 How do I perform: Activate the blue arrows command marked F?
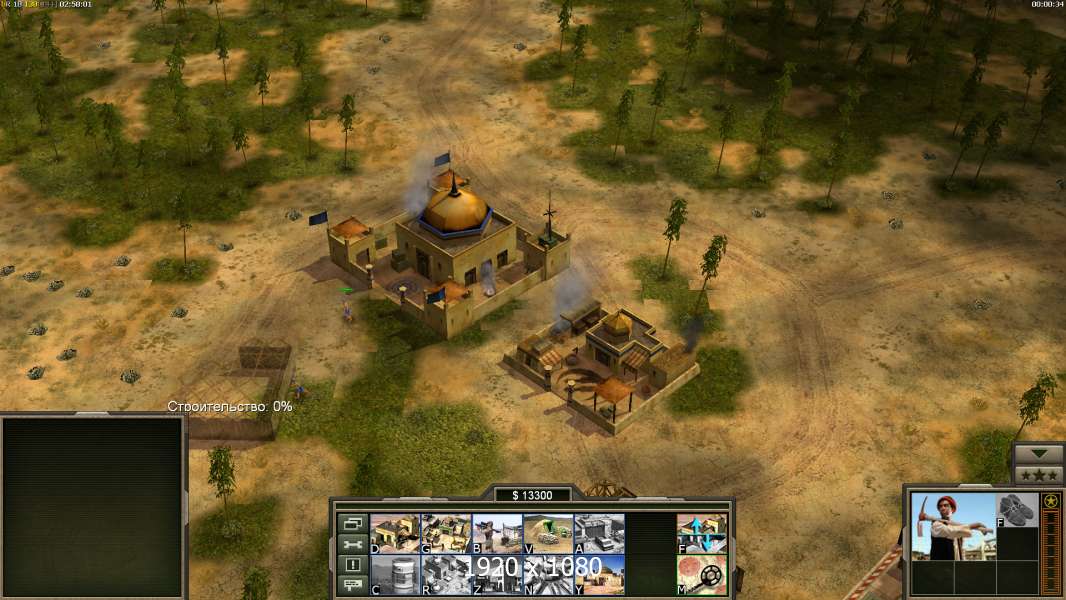702,533
